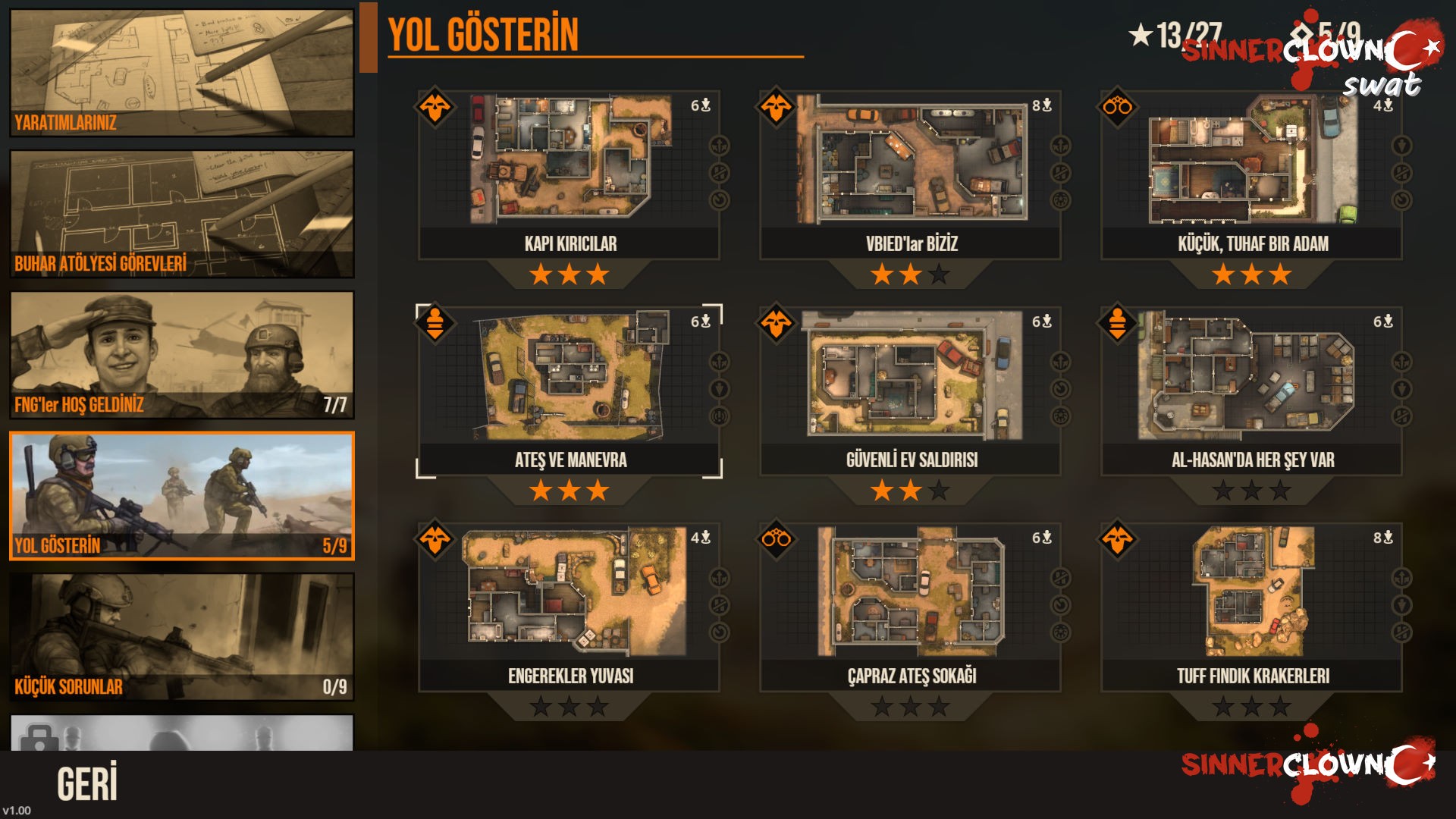This screenshot has width=1456, height=819.
Task: Choose the YOL GÖSTERİN campaign
Action: click(x=181, y=496)
